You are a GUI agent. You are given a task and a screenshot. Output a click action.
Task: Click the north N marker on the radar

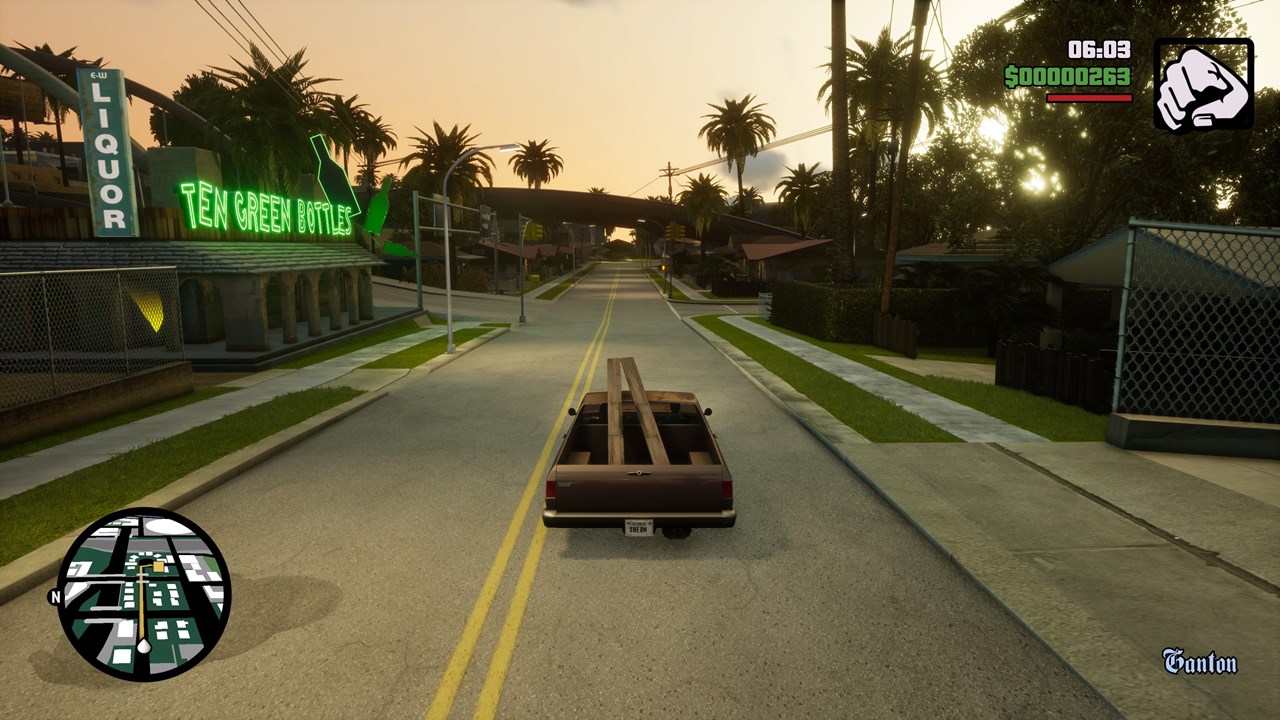(54, 597)
